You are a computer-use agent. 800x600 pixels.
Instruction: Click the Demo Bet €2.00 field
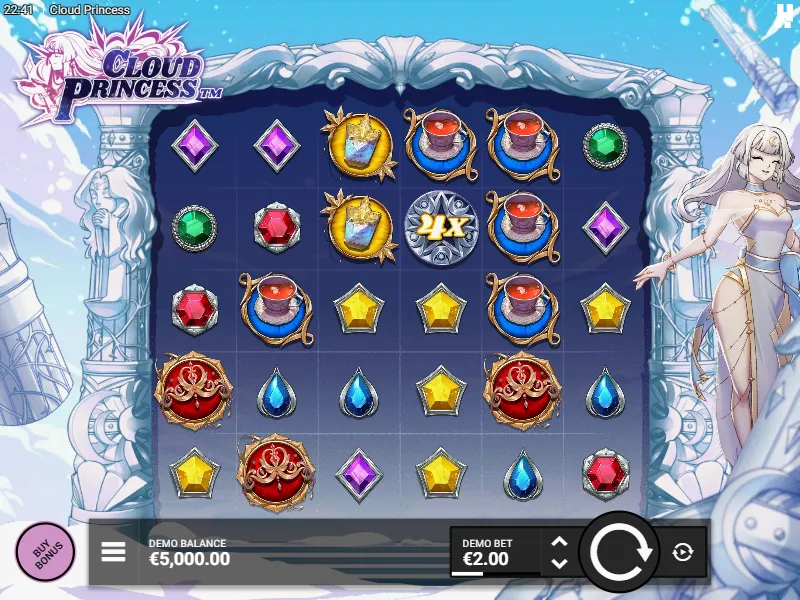click(x=495, y=552)
